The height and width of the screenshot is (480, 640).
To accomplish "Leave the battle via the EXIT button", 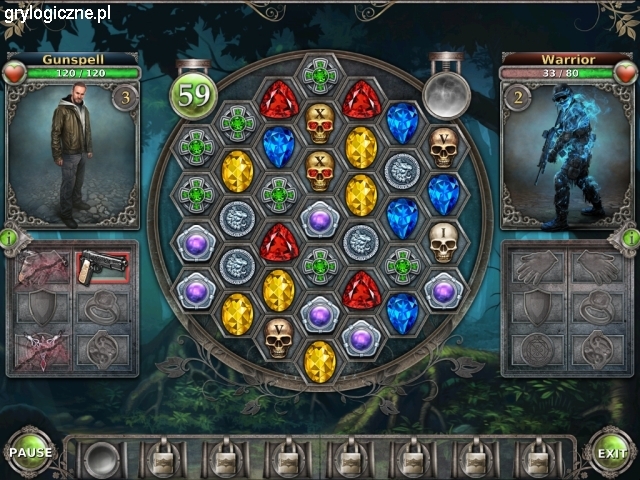I will pyautogui.click(x=611, y=453).
